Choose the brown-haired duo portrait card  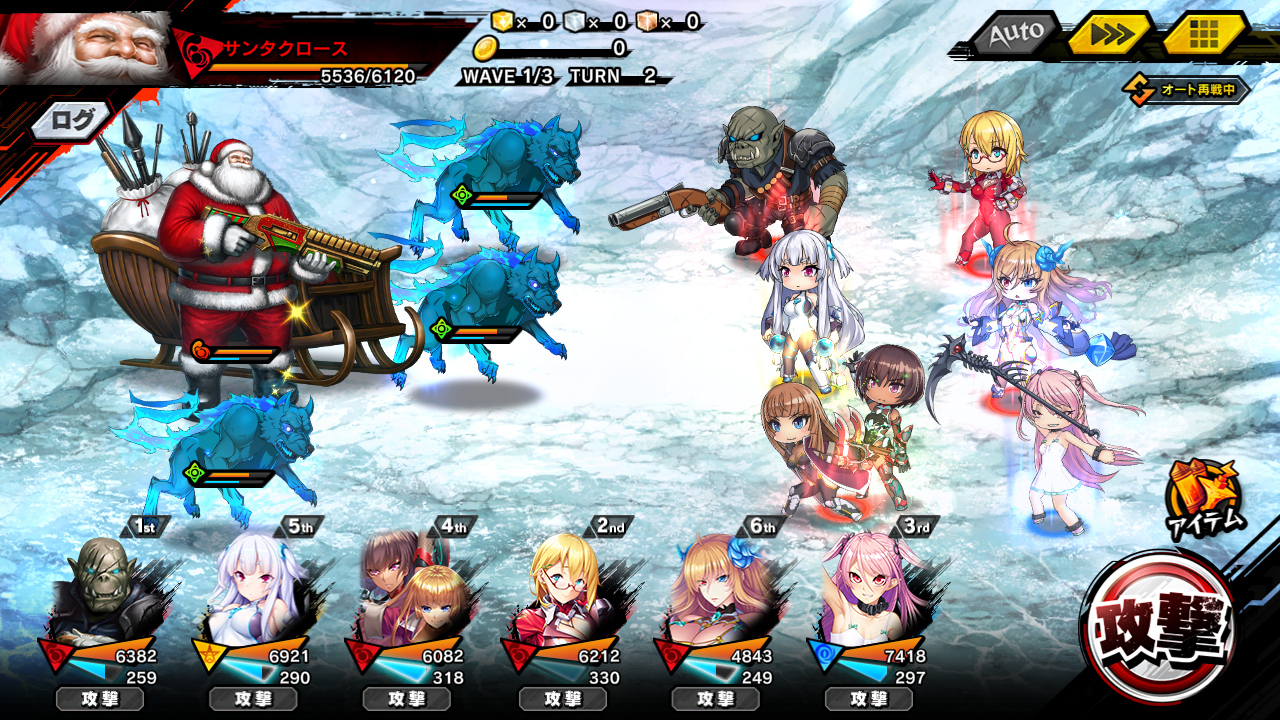pyautogui.click(x=408, y=590)
